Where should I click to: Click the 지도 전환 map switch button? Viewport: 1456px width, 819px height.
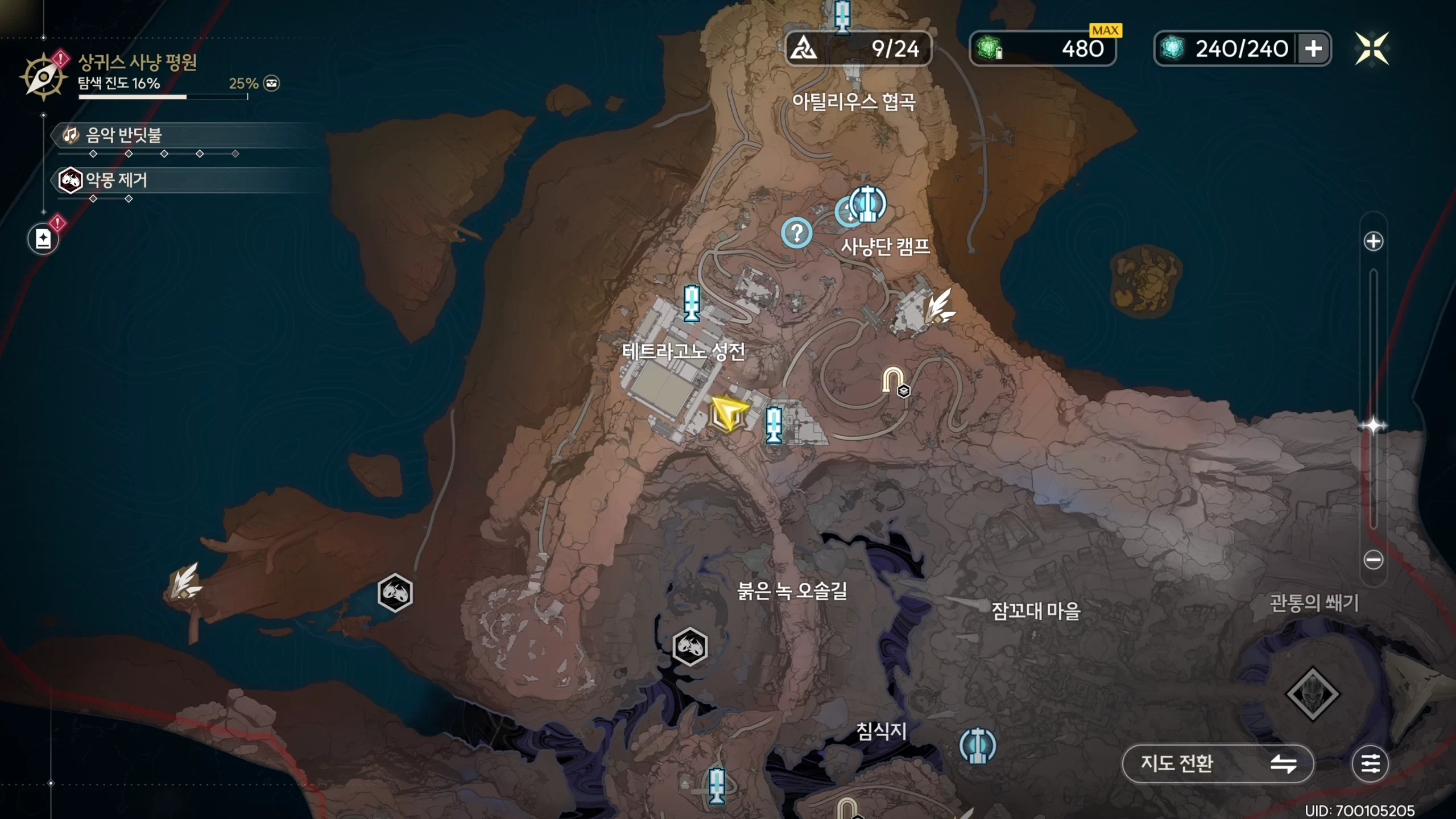[x=1217, y=763]
